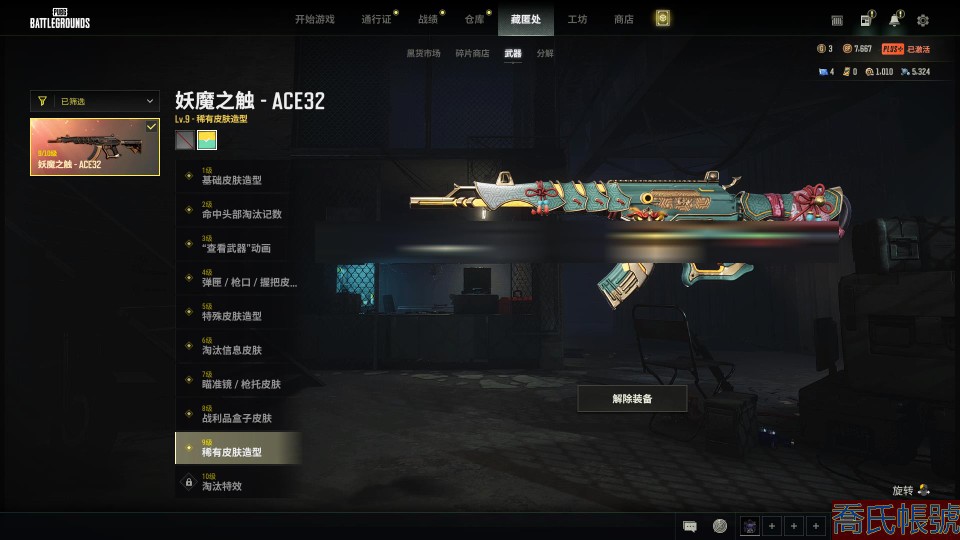Open the 工坊 tab
The image size is (960, 540).
click(577, 19)
